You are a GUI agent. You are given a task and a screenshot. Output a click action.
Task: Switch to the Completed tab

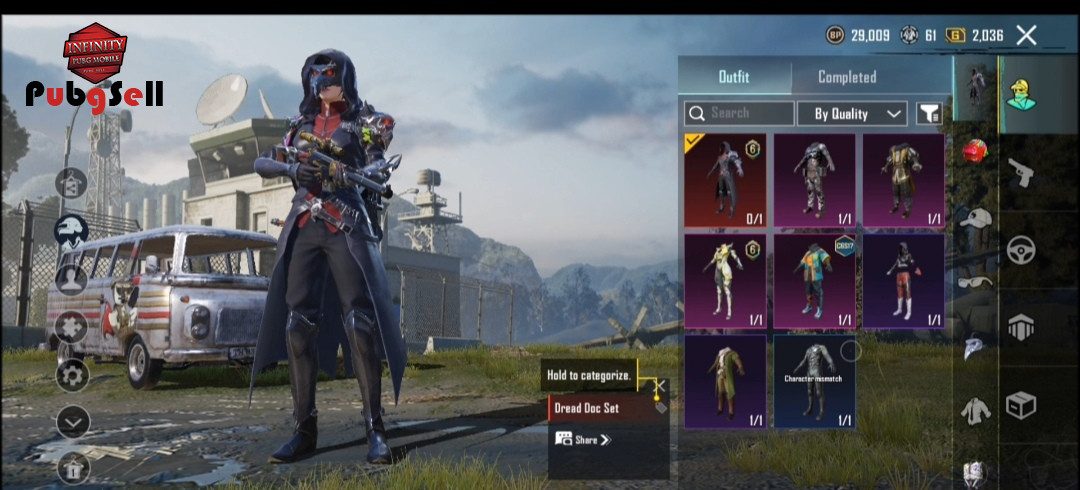(x=846, y=77)
